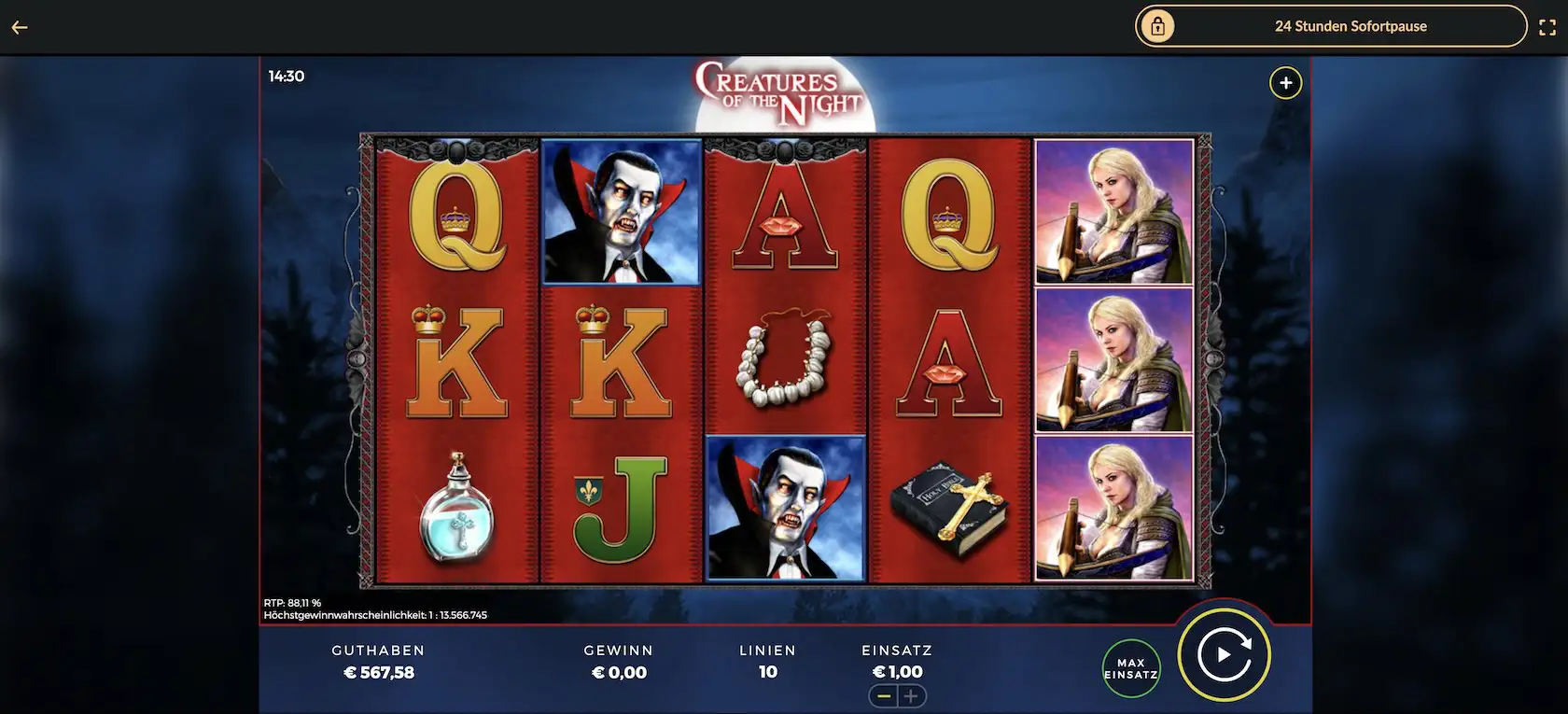This screenshot has width=1568, height=714.
Task: Spin the reels with the circular arrow button
Action: pos(1224,655)
